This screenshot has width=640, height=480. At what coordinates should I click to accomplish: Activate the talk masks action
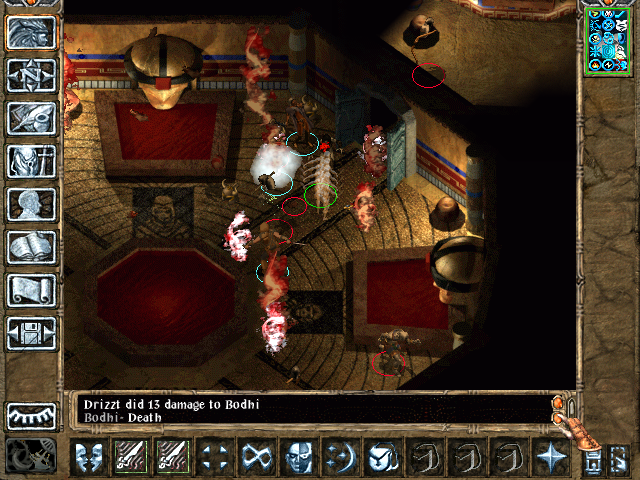click(x=88, y=457)
